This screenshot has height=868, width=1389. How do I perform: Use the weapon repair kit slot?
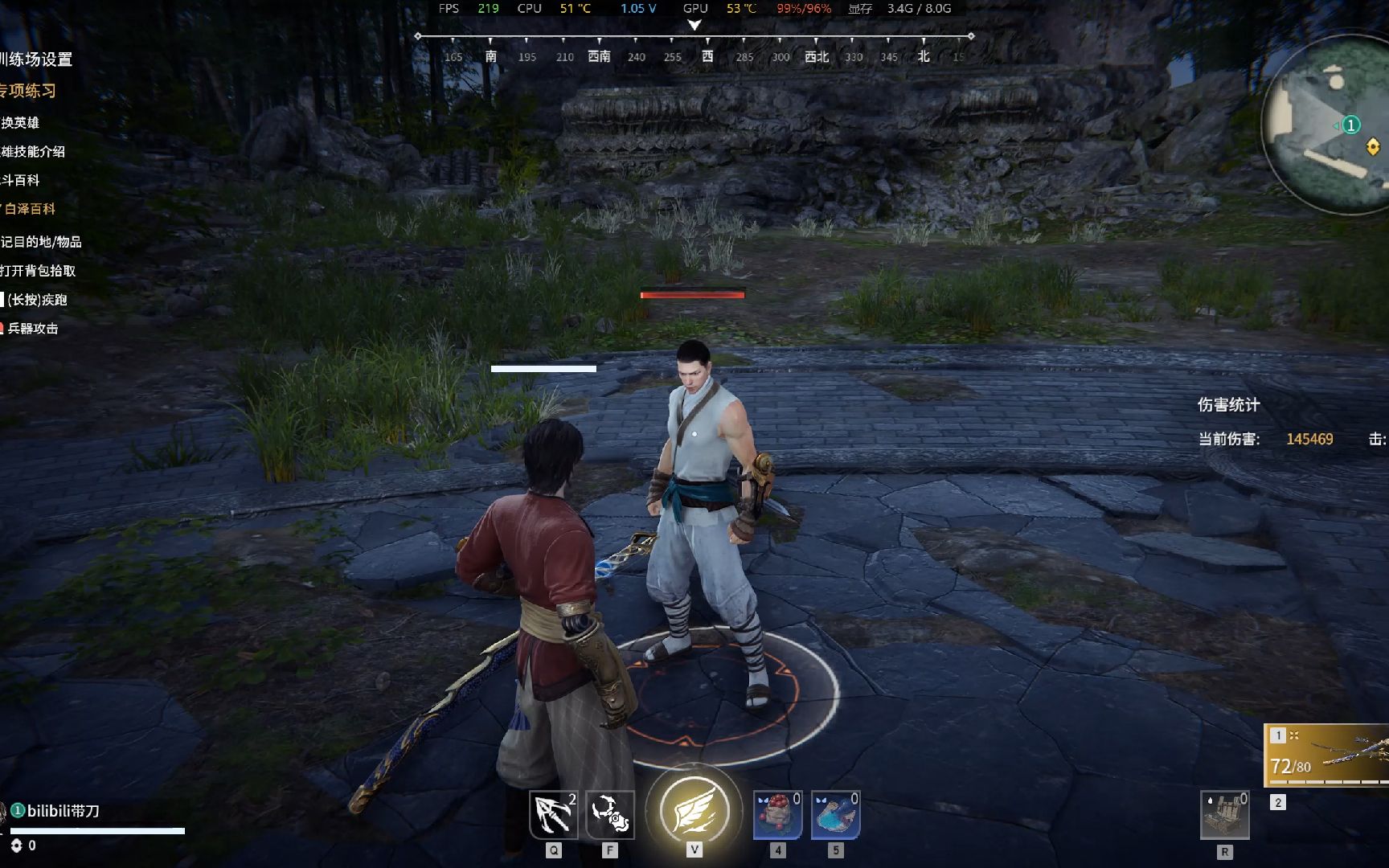1224,815
